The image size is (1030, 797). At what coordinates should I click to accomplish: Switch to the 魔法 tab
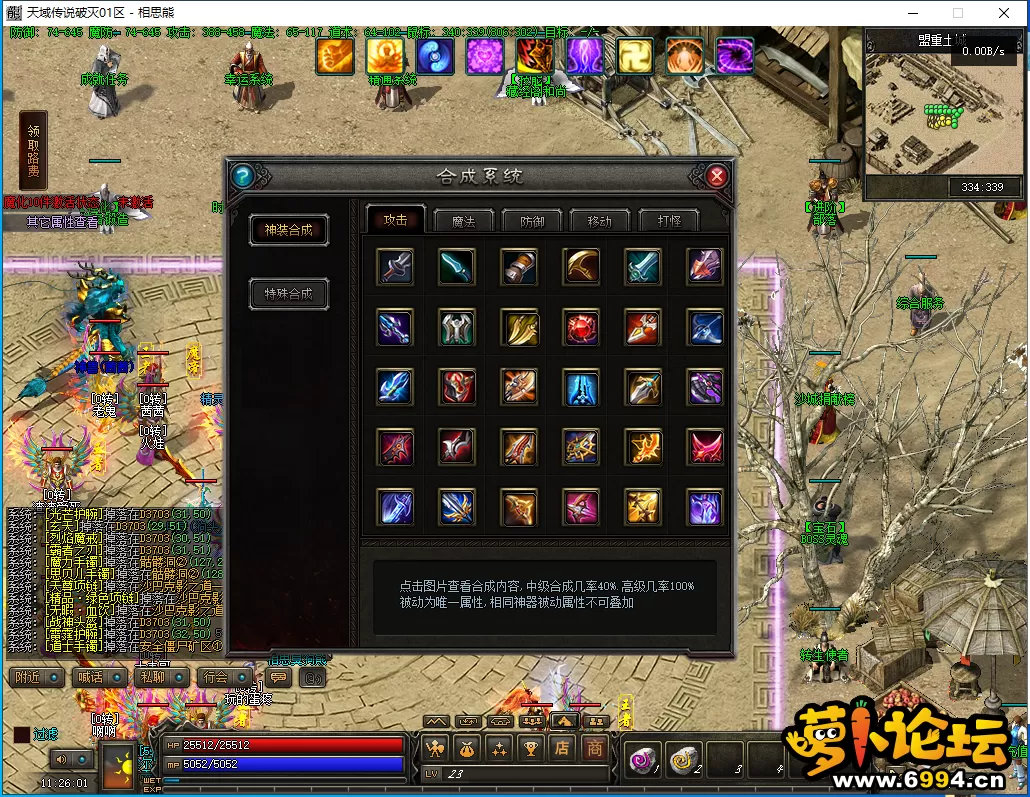[x=463, y=220]
